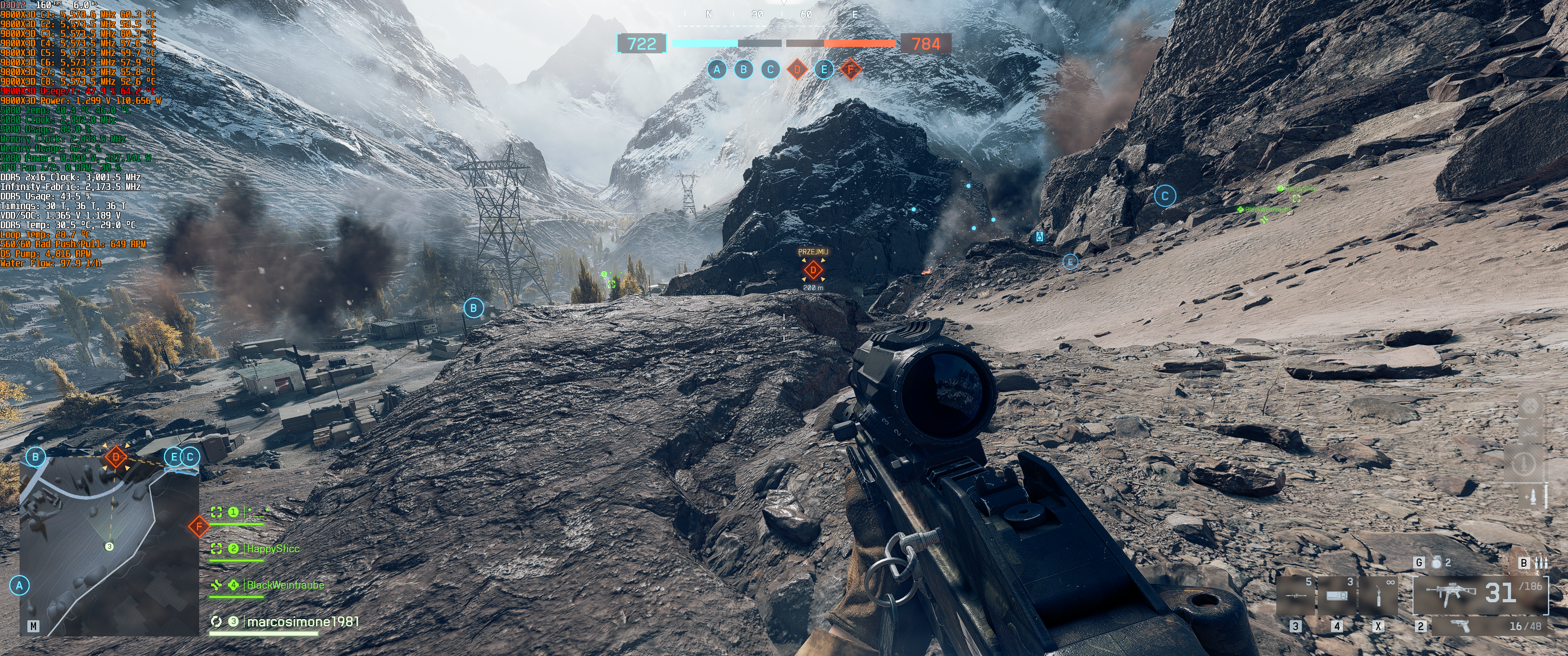Select the rocket launcher gadget slot

click(1295, 594)
